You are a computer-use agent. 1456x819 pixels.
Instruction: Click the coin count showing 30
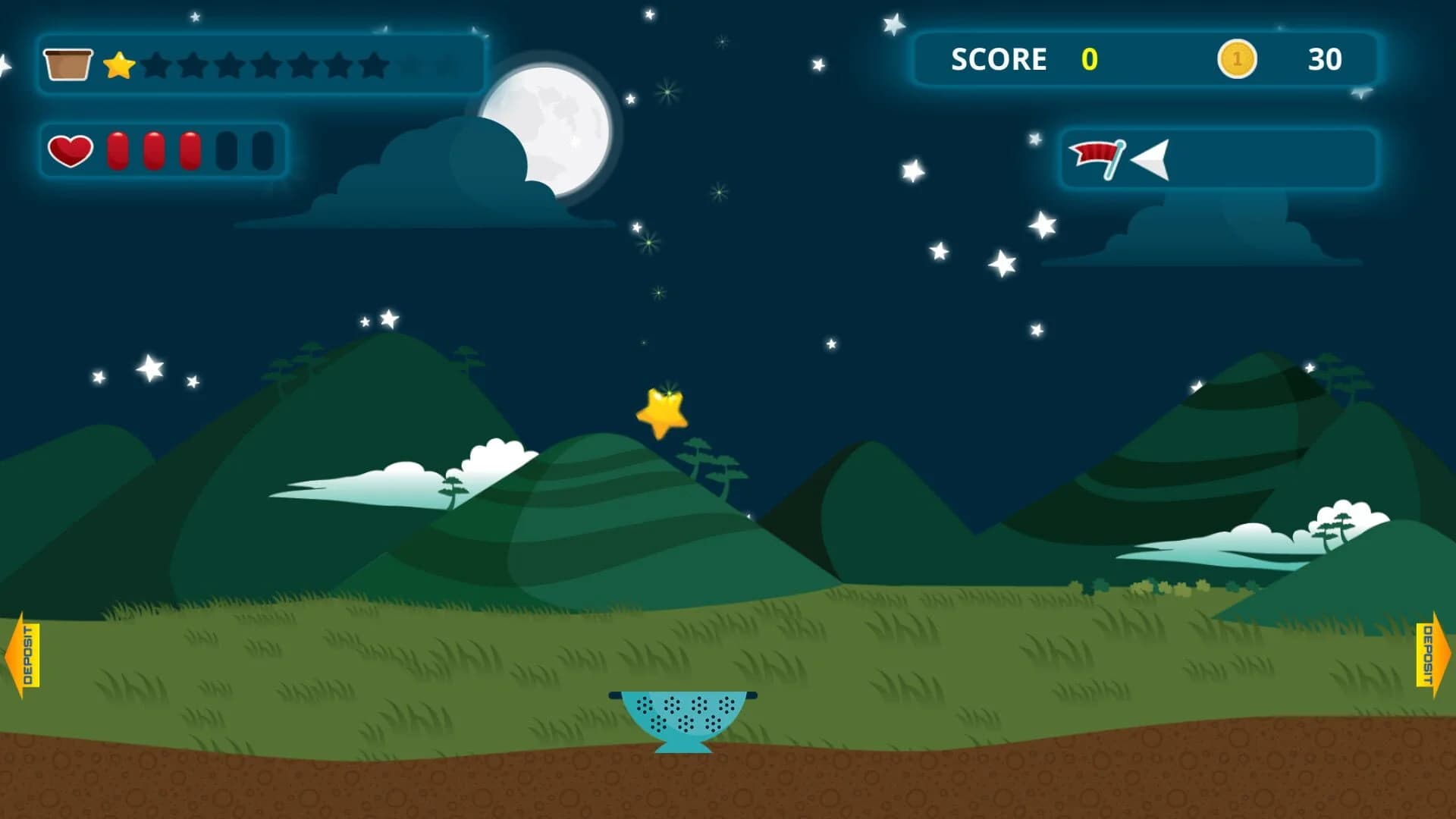pos(1323,59)
